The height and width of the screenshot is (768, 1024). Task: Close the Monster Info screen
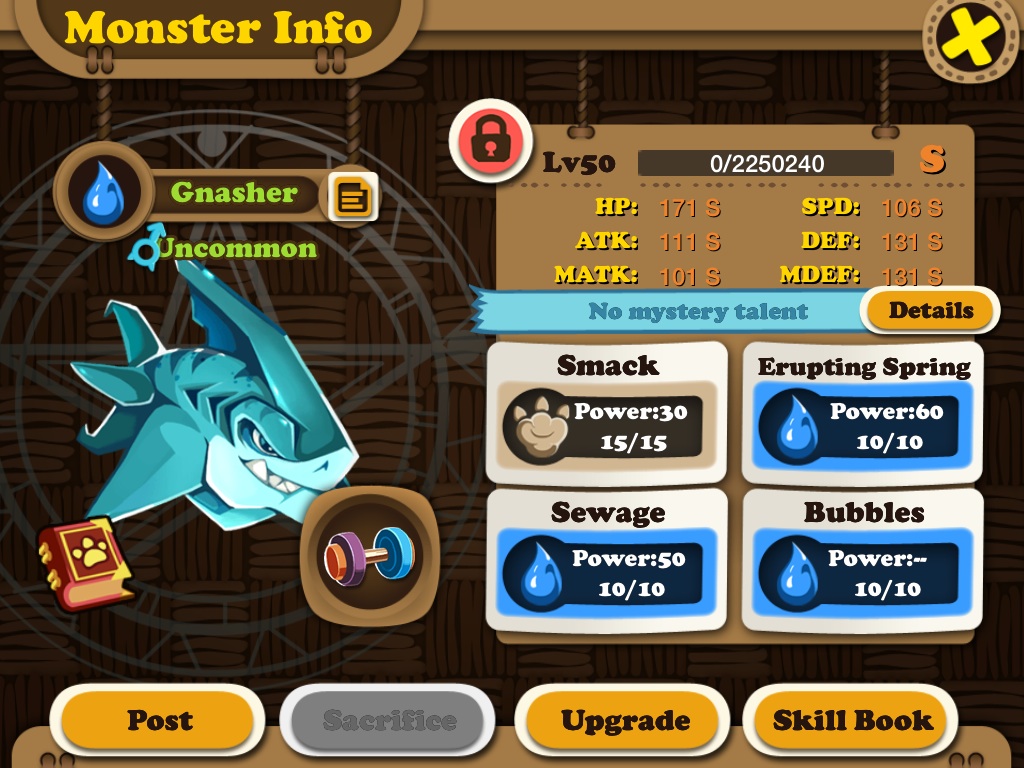[968, 38]
